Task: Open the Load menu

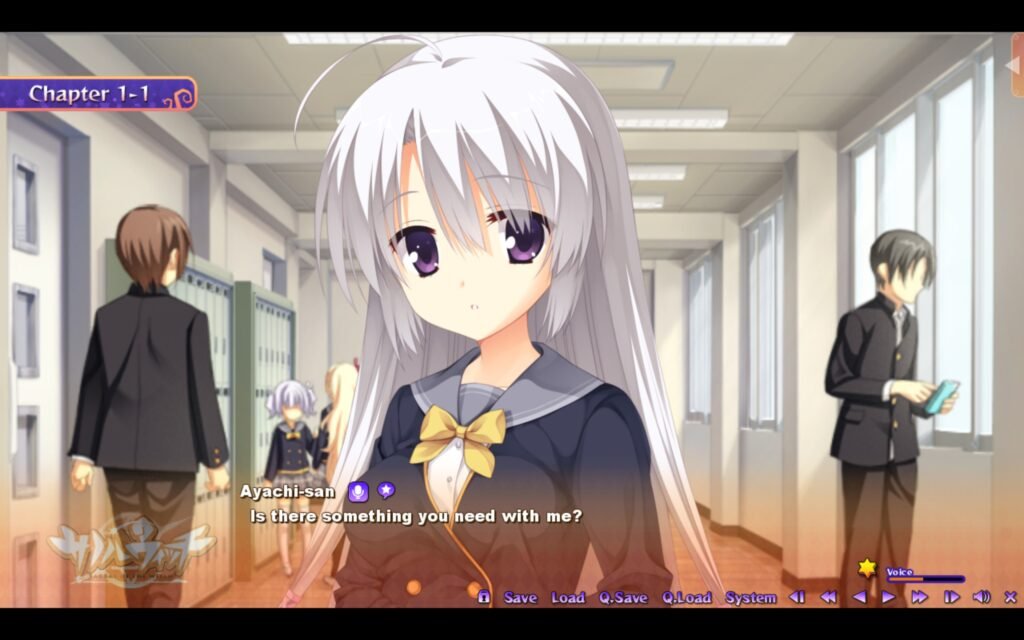Action: (567, 597)
